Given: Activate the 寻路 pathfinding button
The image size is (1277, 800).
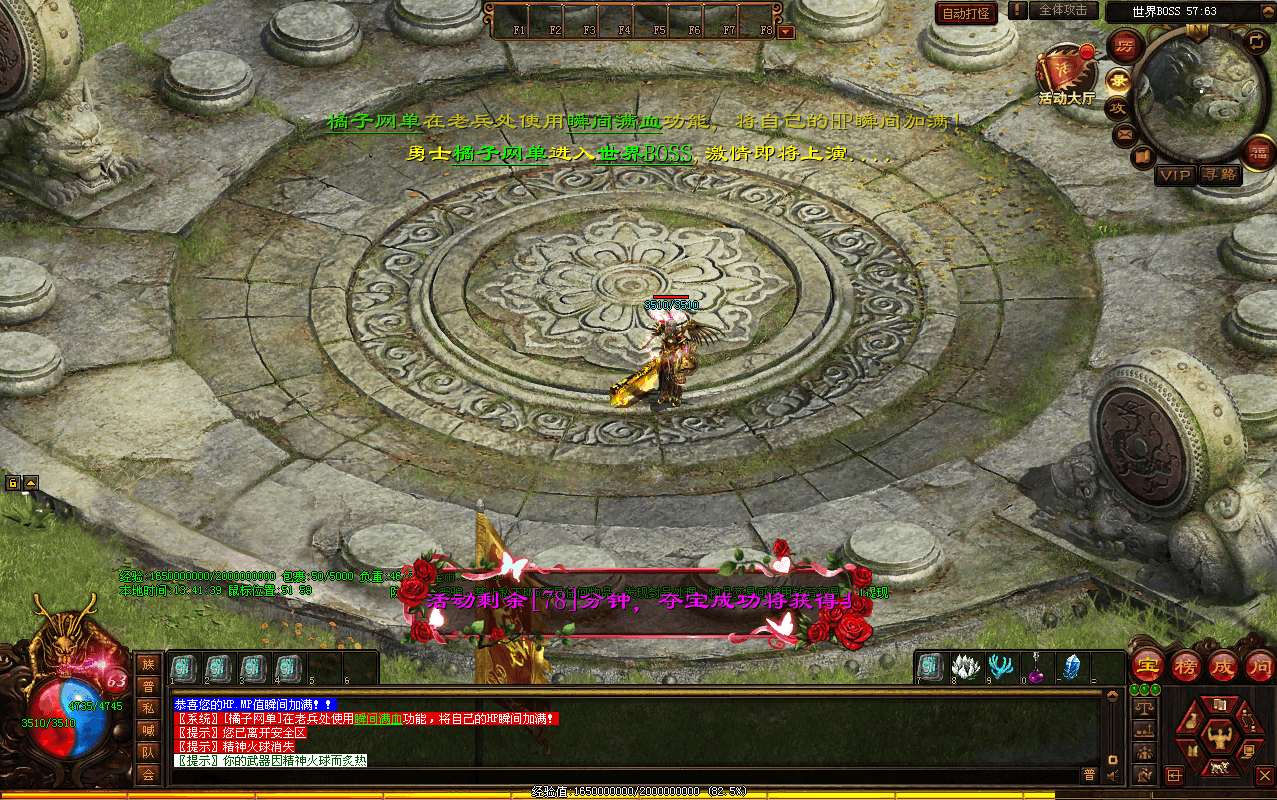Looking at the screenshot, I should click(1218, 175).
